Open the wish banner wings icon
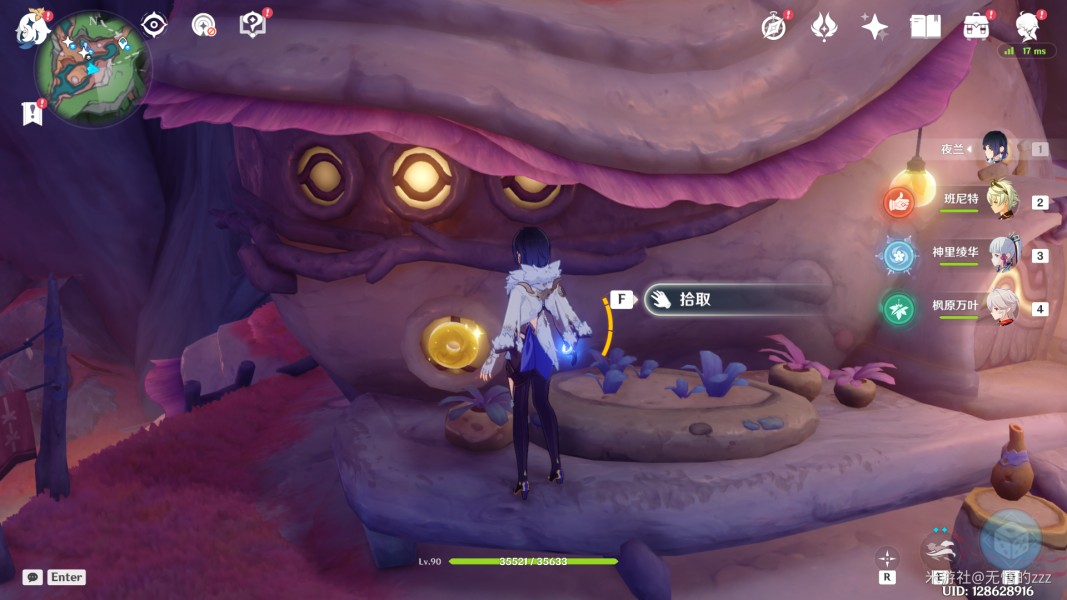This screenshot has width=1067, height=600. (823, 27)
